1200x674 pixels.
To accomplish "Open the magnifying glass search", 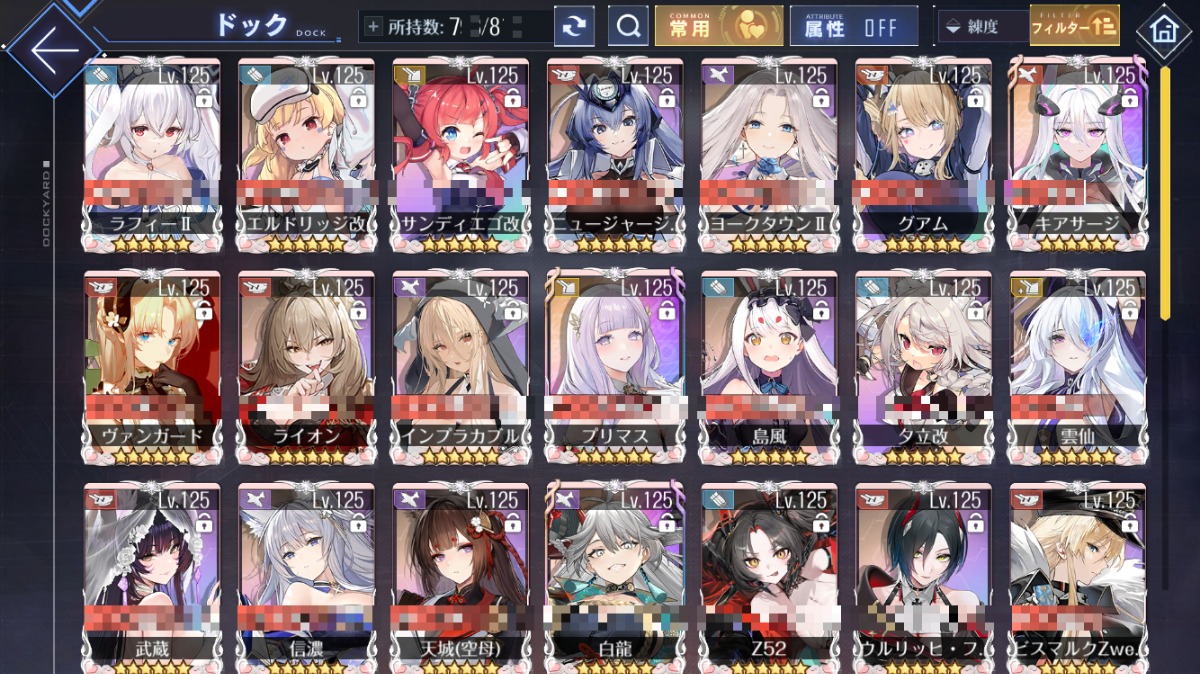I will pos(628,27).
